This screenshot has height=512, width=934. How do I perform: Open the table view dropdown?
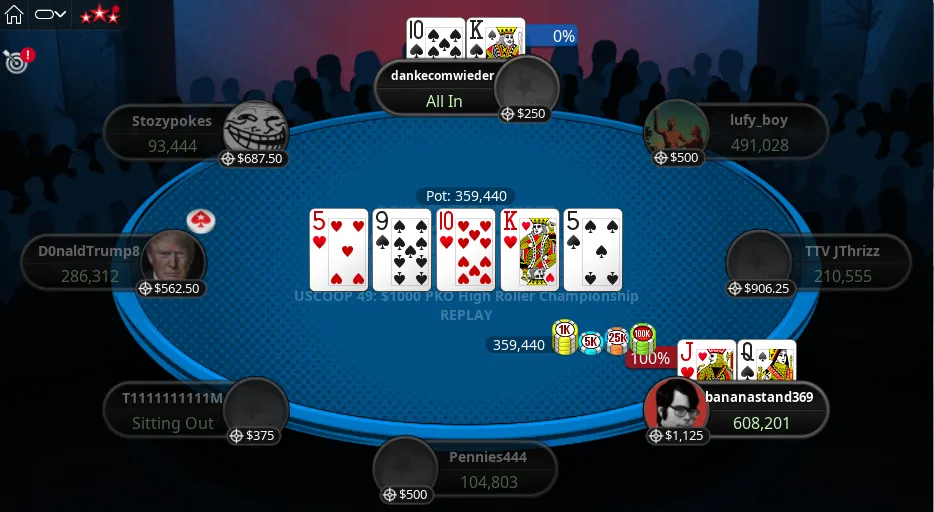[50, 15]
